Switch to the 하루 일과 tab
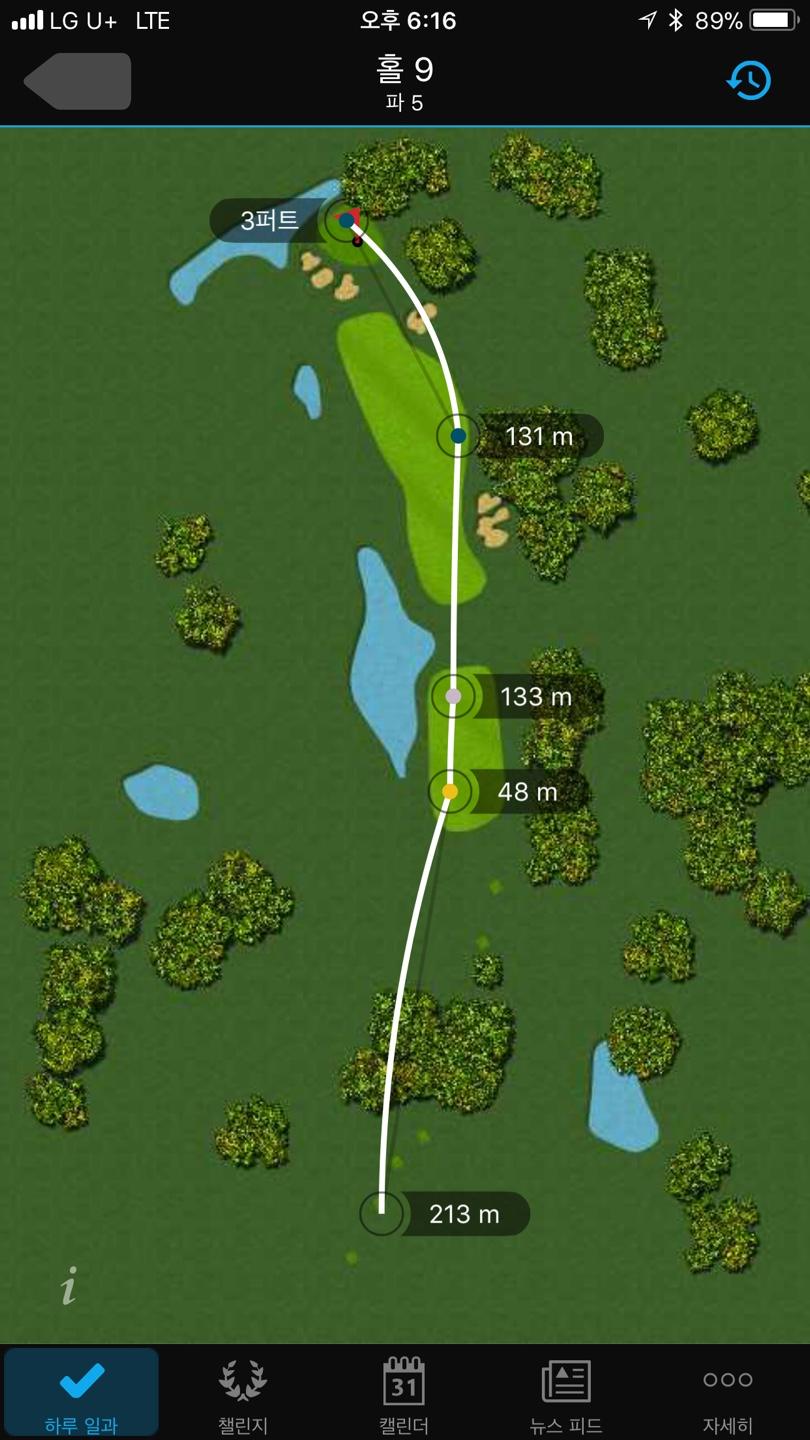Screen dimensions: 810x1440 pos(81,1393)
